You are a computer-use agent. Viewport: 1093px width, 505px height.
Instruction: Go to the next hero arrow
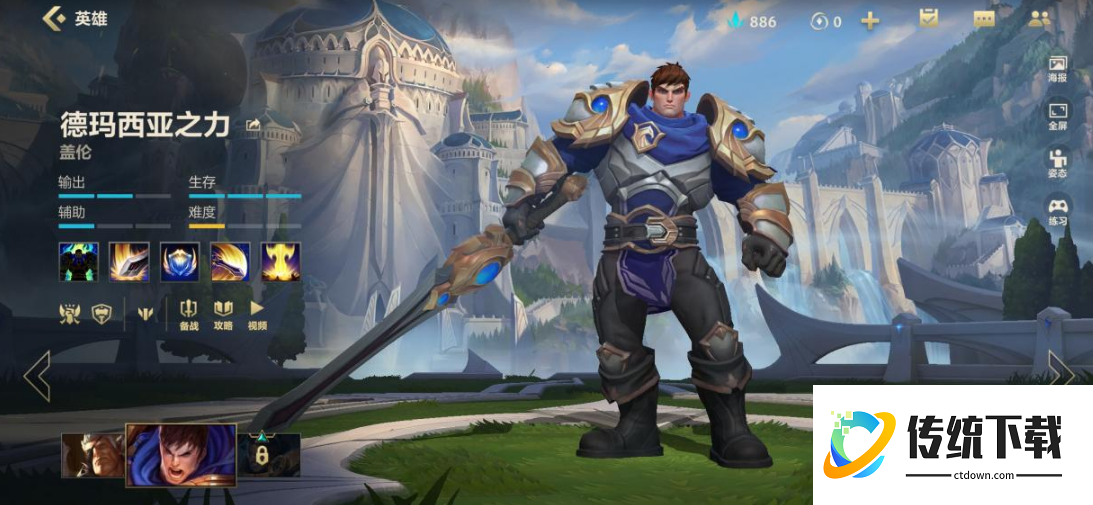coord(1061,374)
